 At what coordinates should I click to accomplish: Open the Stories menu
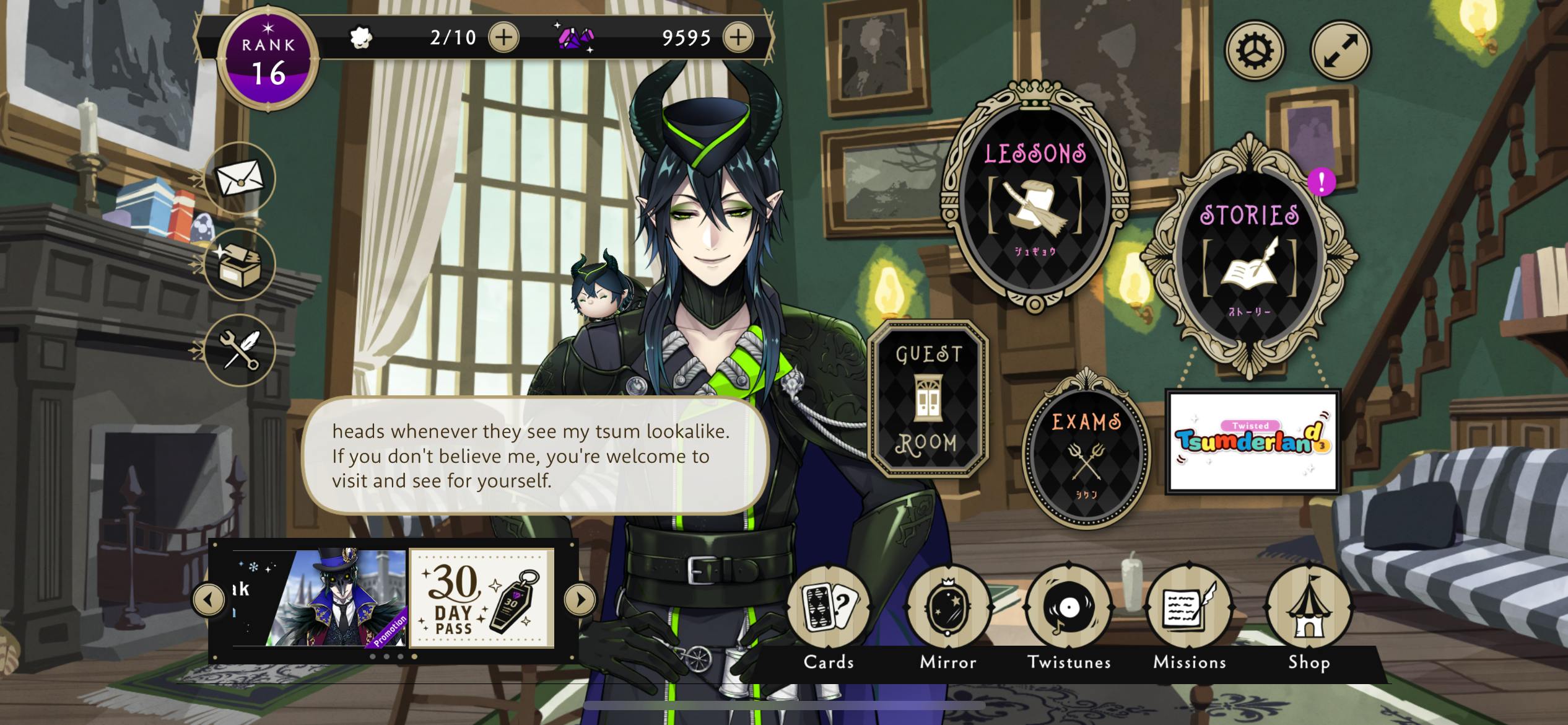pos(1249,257)
